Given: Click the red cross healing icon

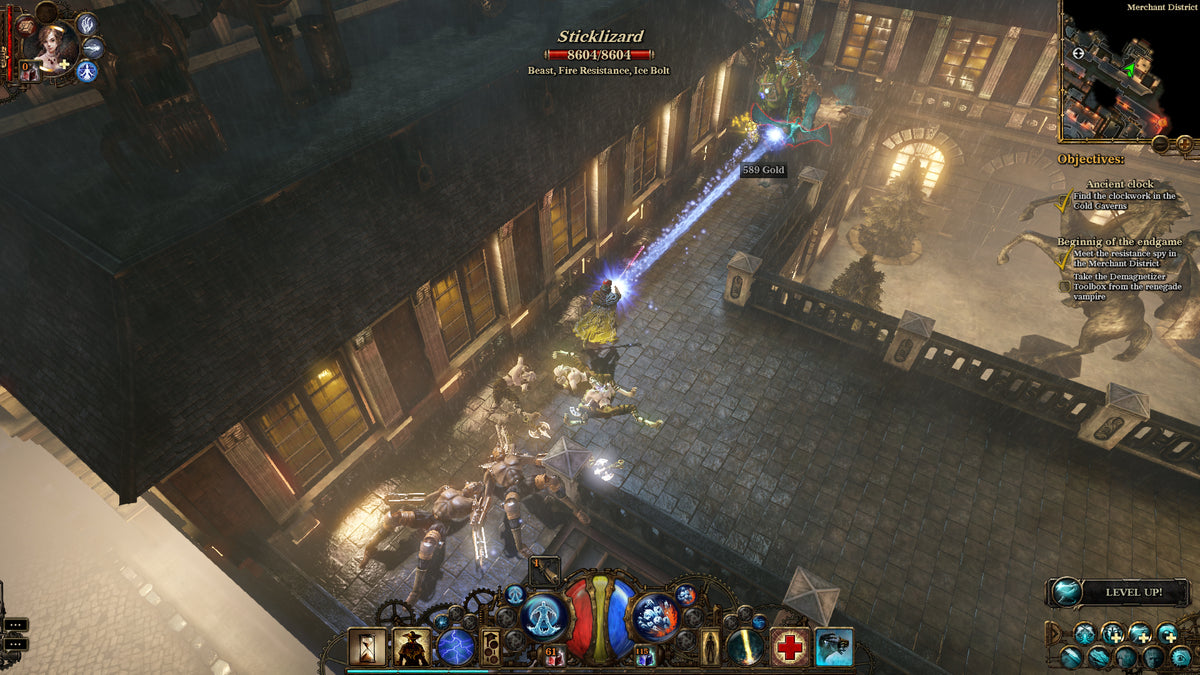Looking at the screenshot, I should click(x=789, y=647).
